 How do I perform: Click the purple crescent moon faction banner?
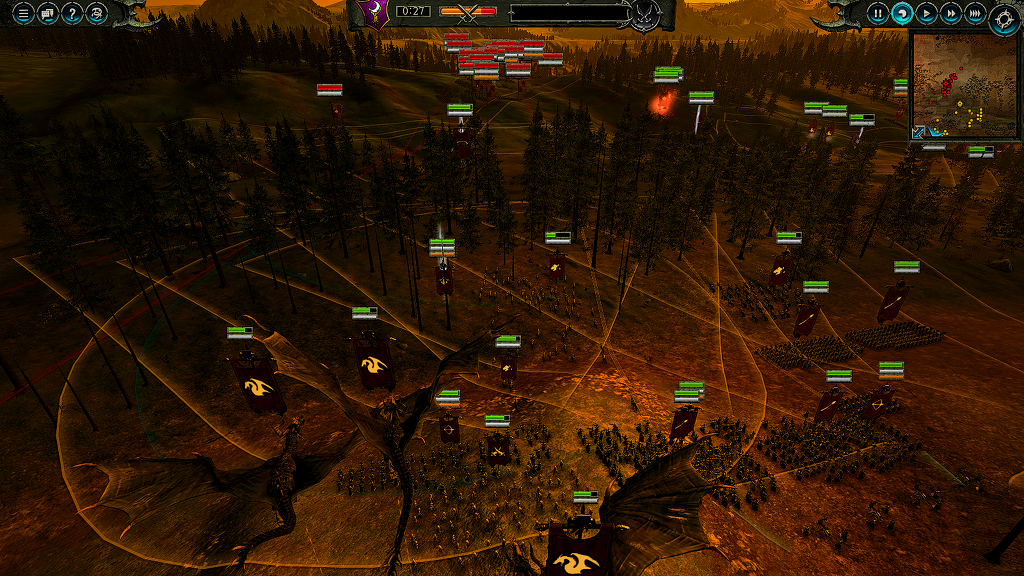[372, 14]
